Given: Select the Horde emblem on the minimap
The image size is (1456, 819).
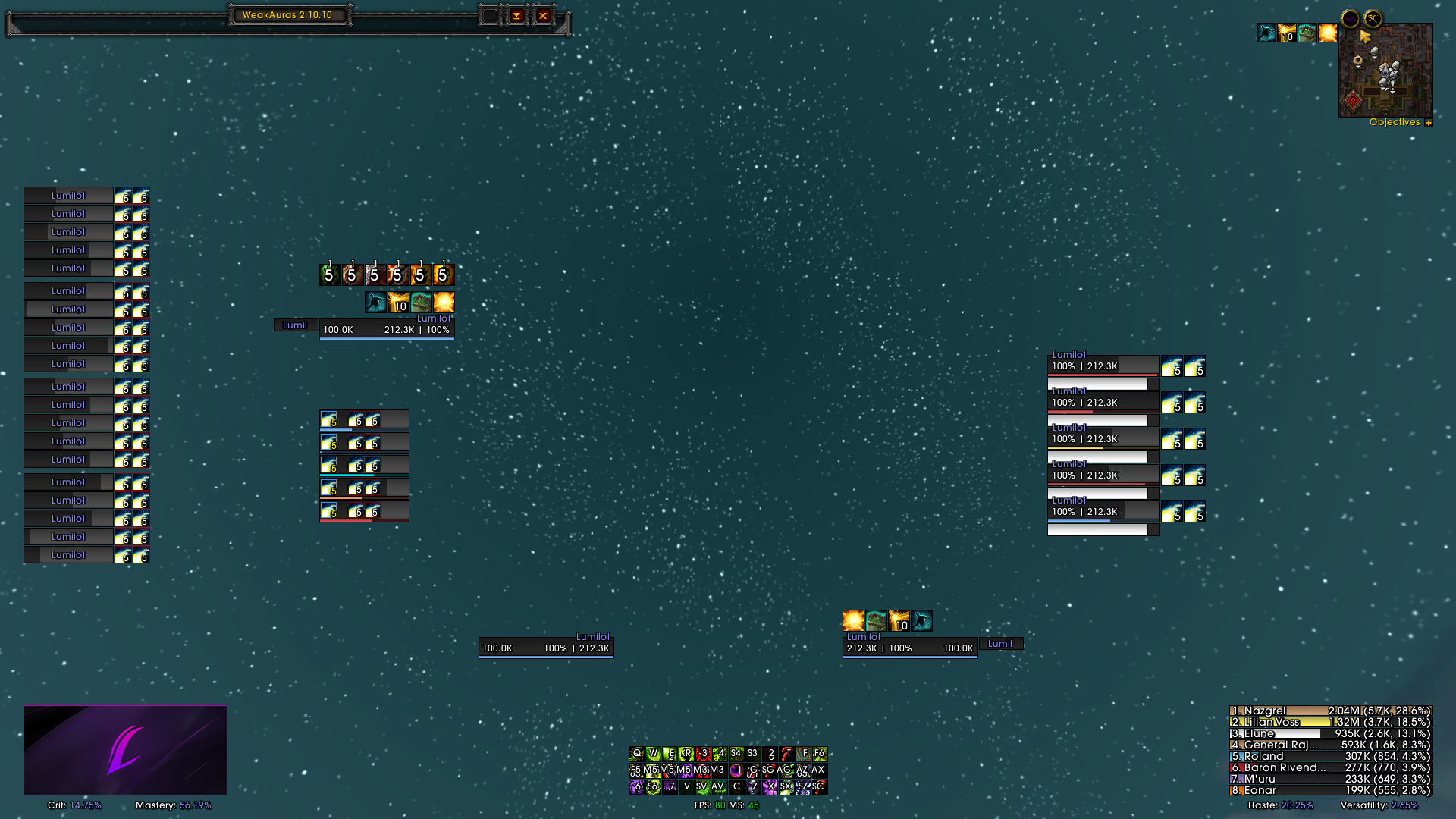Looking at the screenshot, I should point(1354,100).
